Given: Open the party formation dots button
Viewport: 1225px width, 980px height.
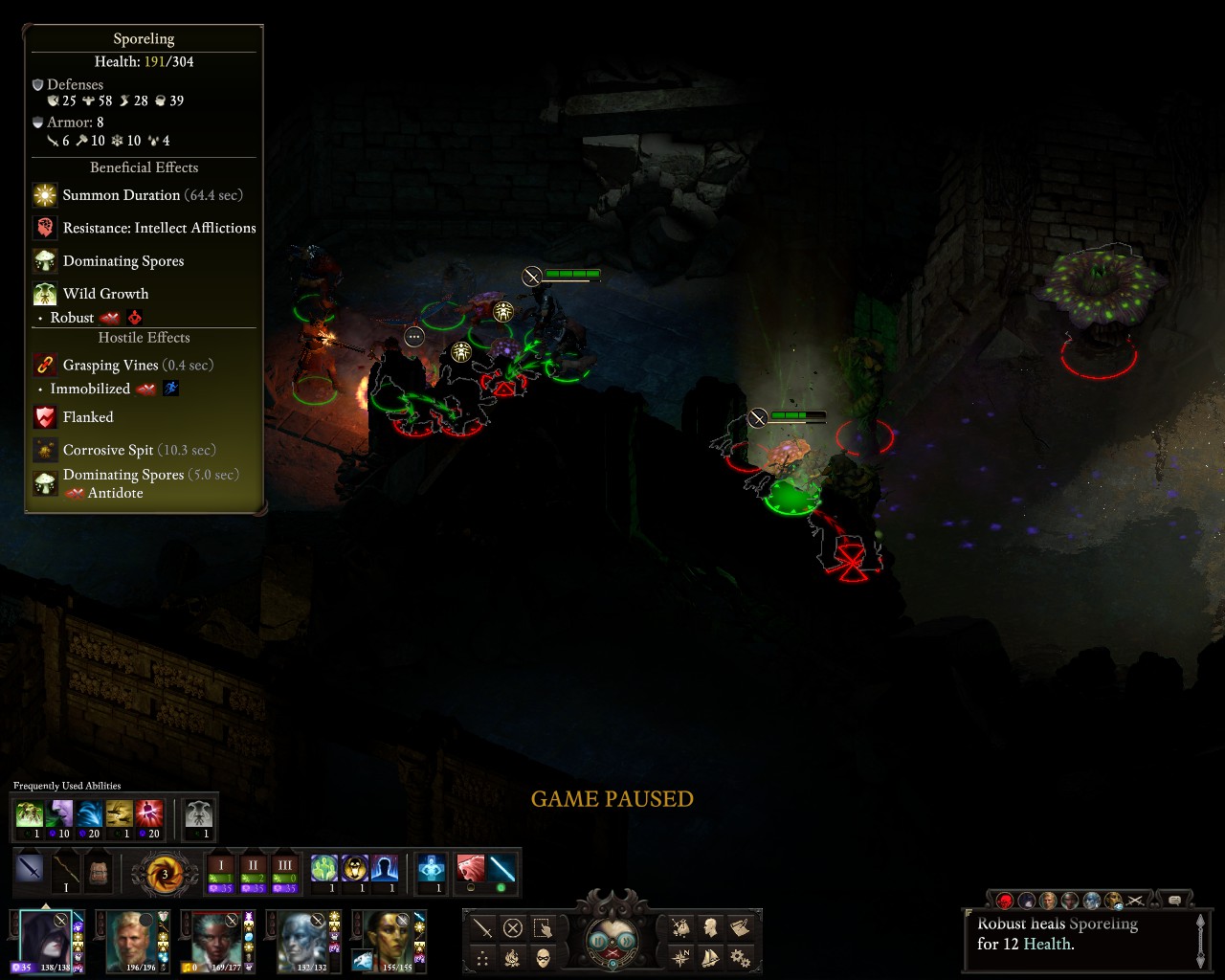Looking at the screenshot, I should click(483, 958).
